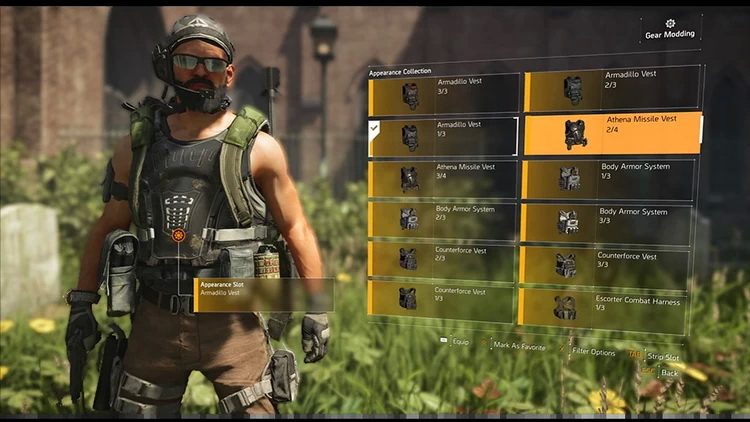This screenshot has width=750, height=422.
Task: Pick the Armadillo Vest 2/3 appearance
Action: click(608, 91)
